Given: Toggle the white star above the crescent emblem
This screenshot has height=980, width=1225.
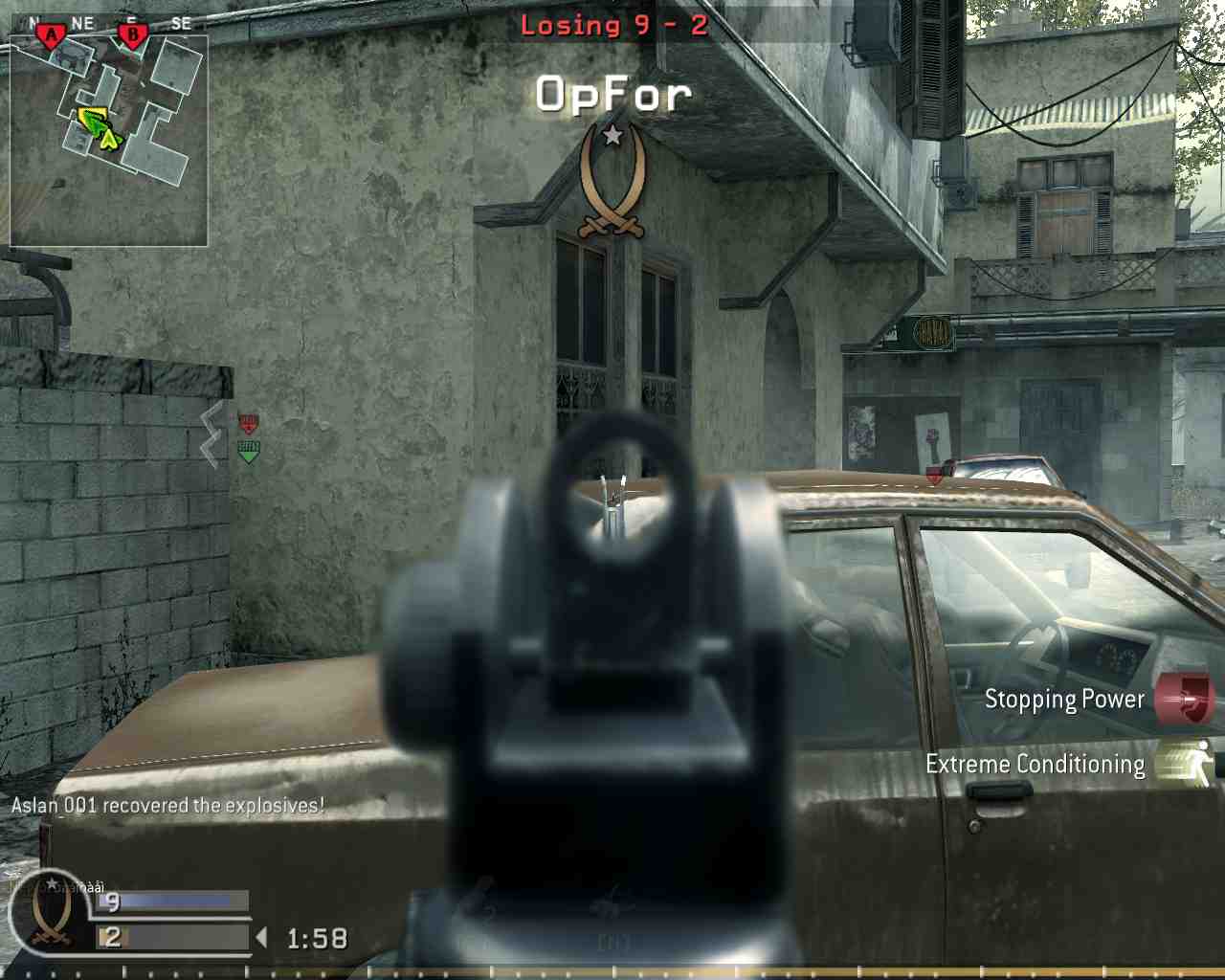Looking at the screenshot, I should pyautogui.click(x=611, y=136).
